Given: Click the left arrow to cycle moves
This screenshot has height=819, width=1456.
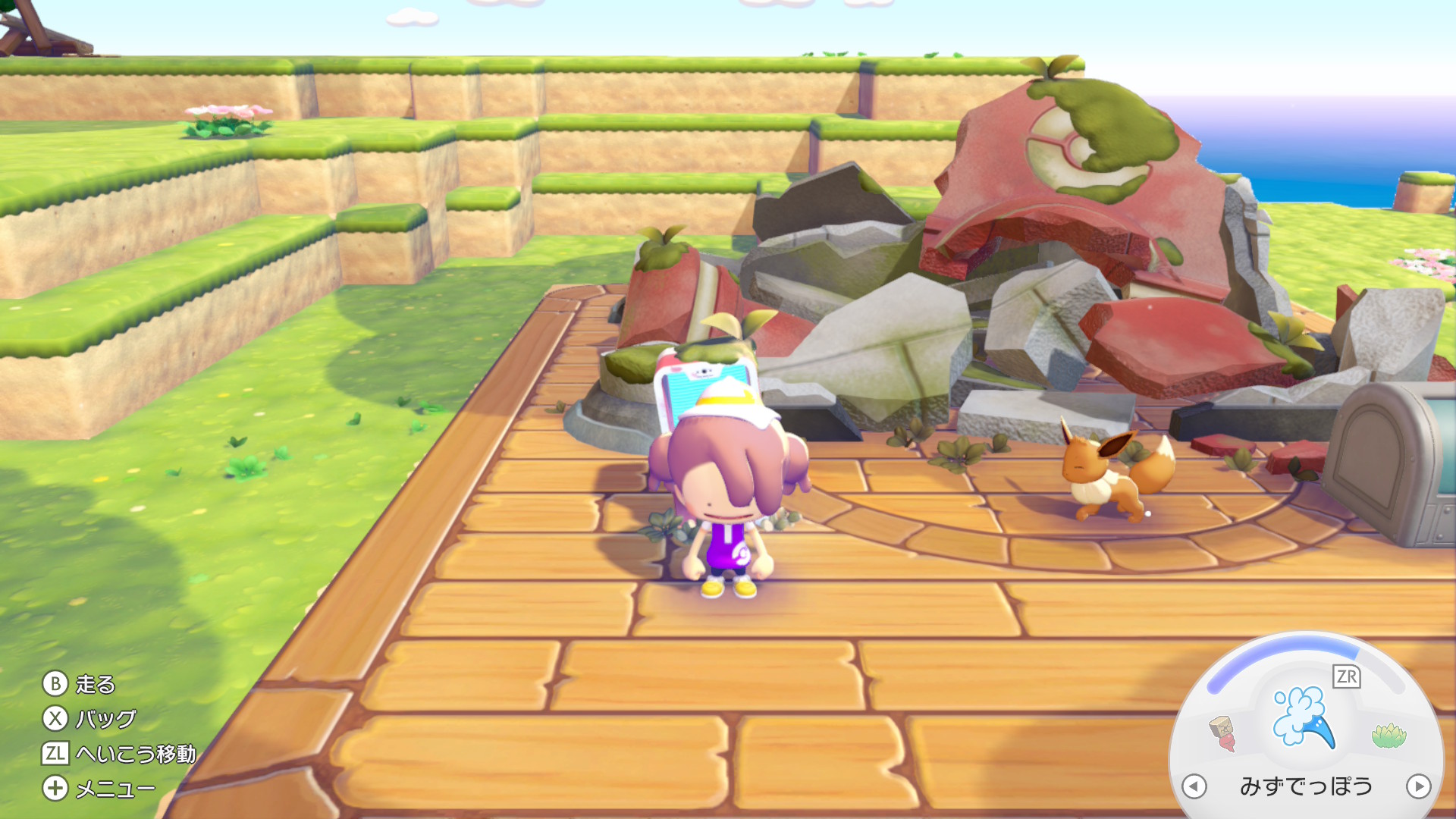Looking at the screenshot, I should click(x=1194, y=786).
